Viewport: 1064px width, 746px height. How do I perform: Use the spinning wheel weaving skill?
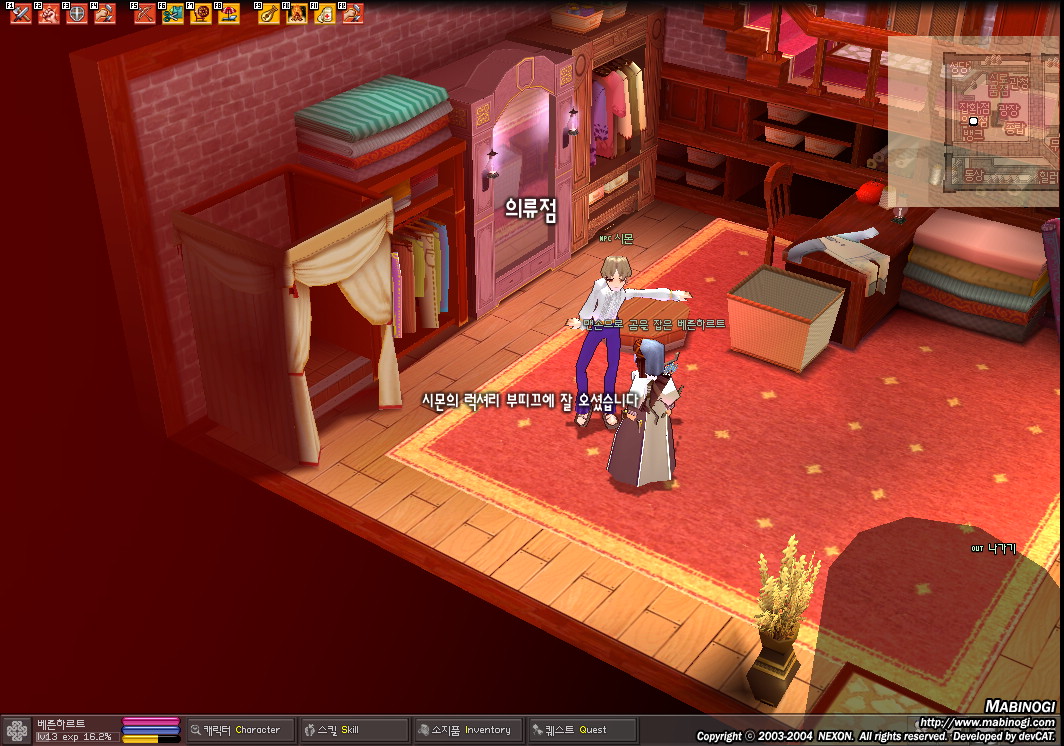[x=200, y=14]
